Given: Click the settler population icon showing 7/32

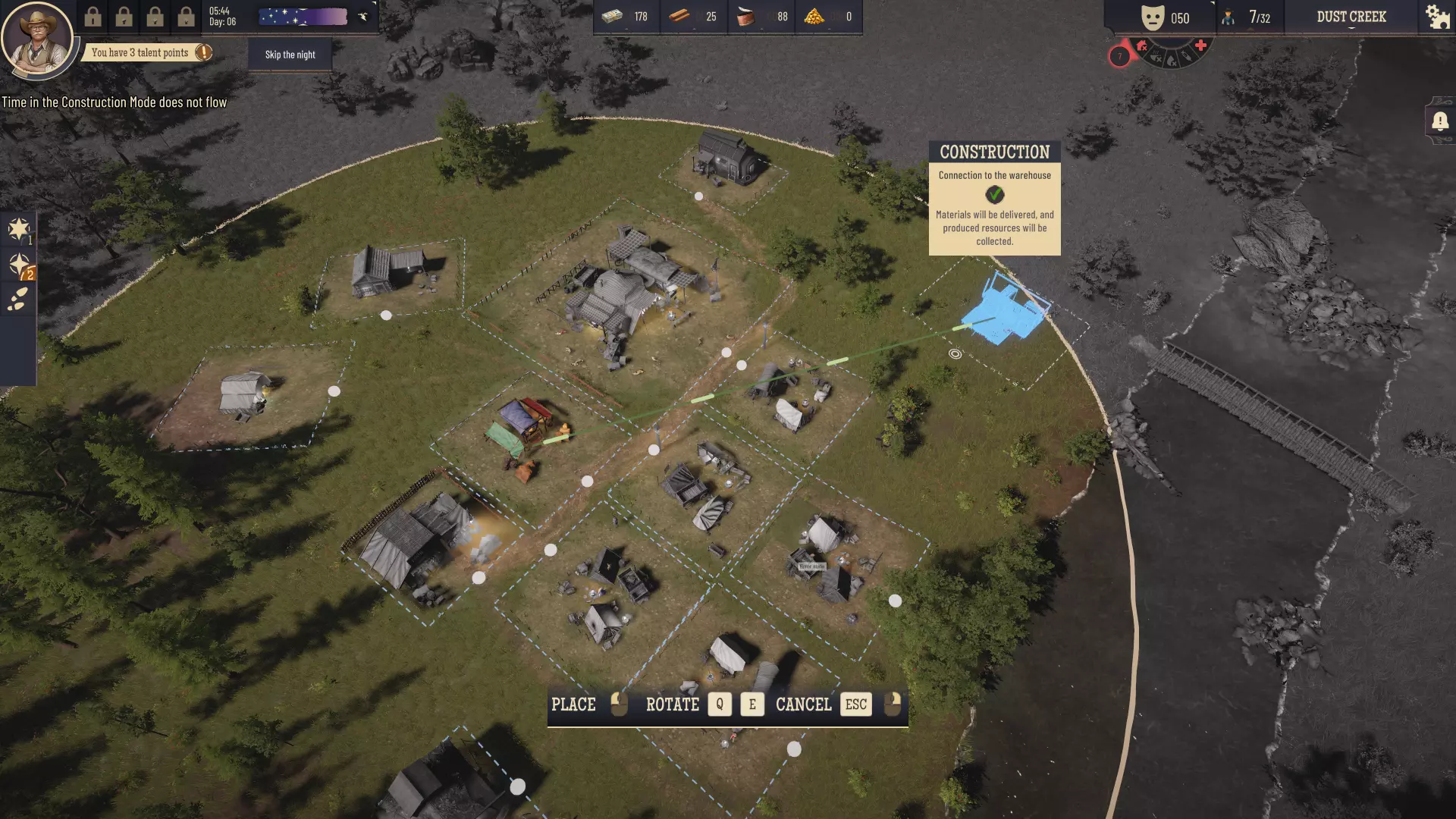Looking at the screenshot, I should click(1228, 17).
